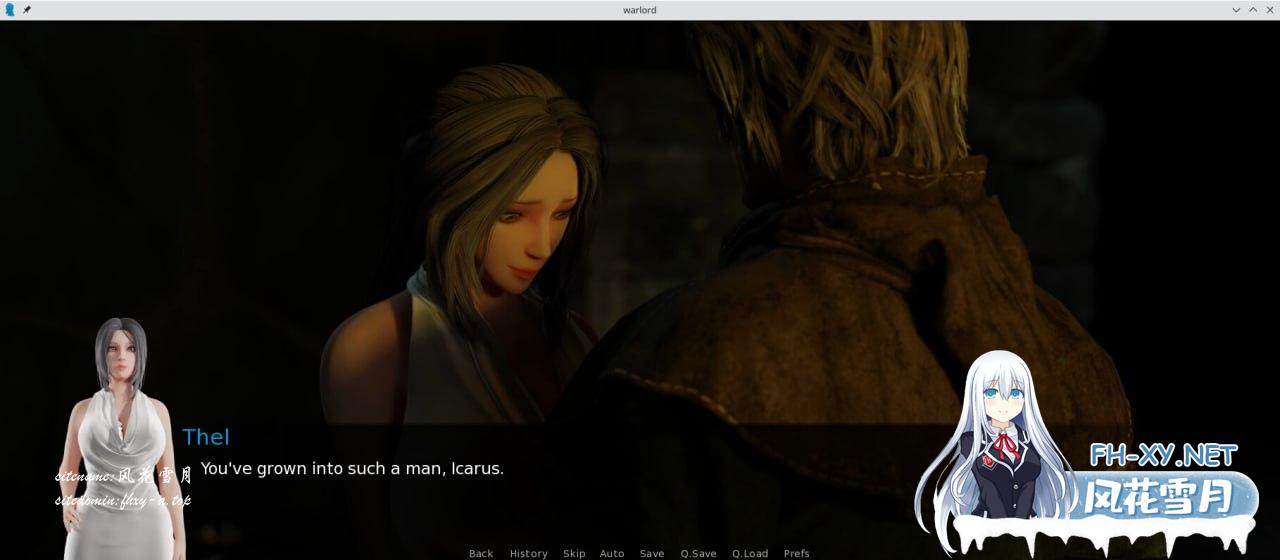Open the Prefs settings menu
This screenshot has height=560, width=1280.
point(797,553)
